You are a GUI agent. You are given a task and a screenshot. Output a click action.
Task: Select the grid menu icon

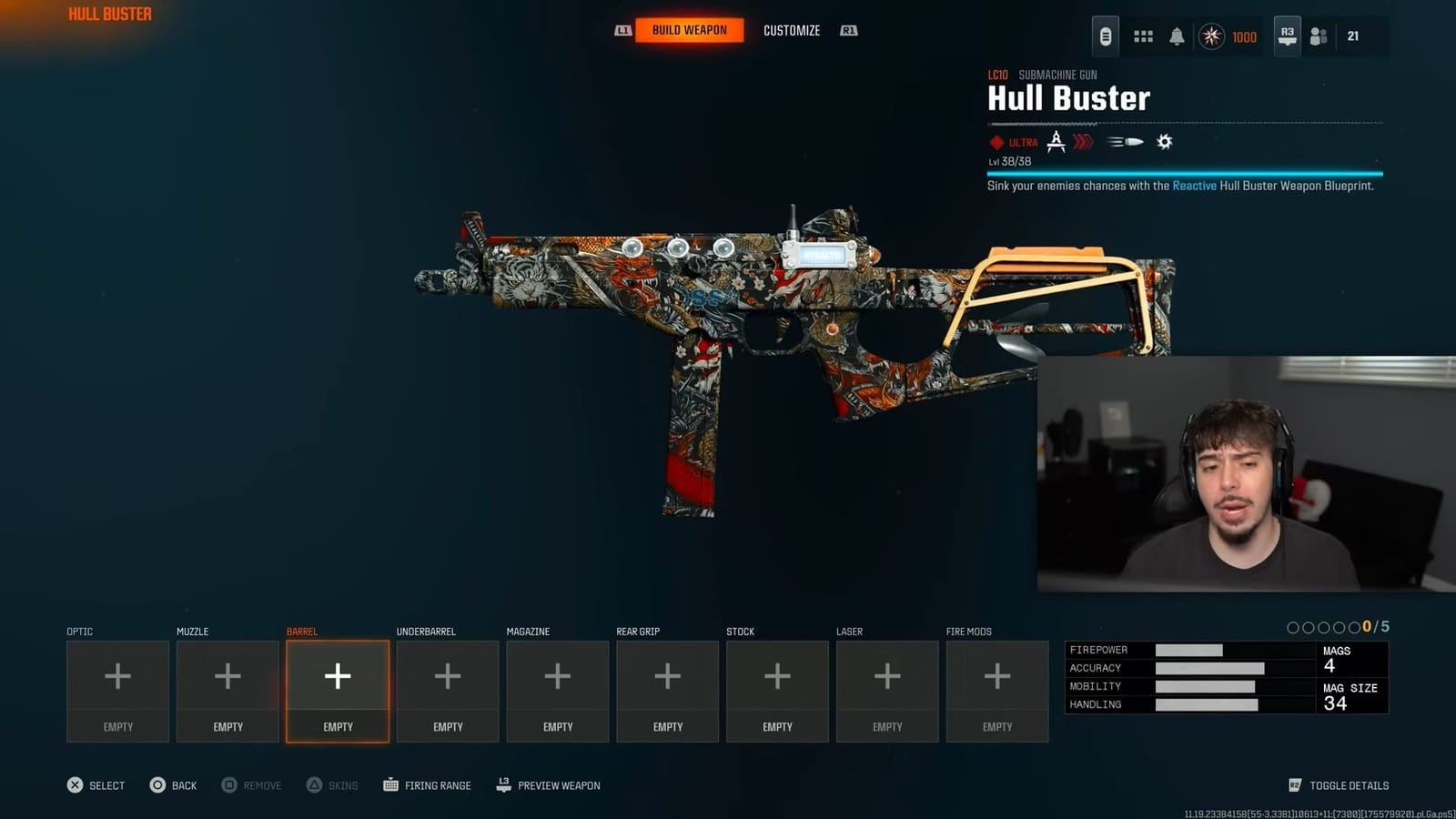point(1141,36)
